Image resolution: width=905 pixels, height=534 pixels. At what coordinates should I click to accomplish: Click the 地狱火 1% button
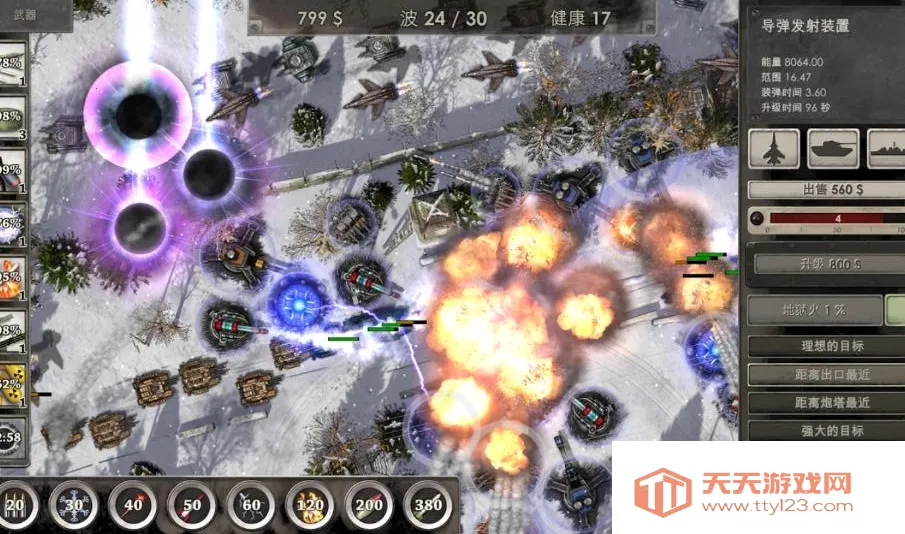[814, 310]
